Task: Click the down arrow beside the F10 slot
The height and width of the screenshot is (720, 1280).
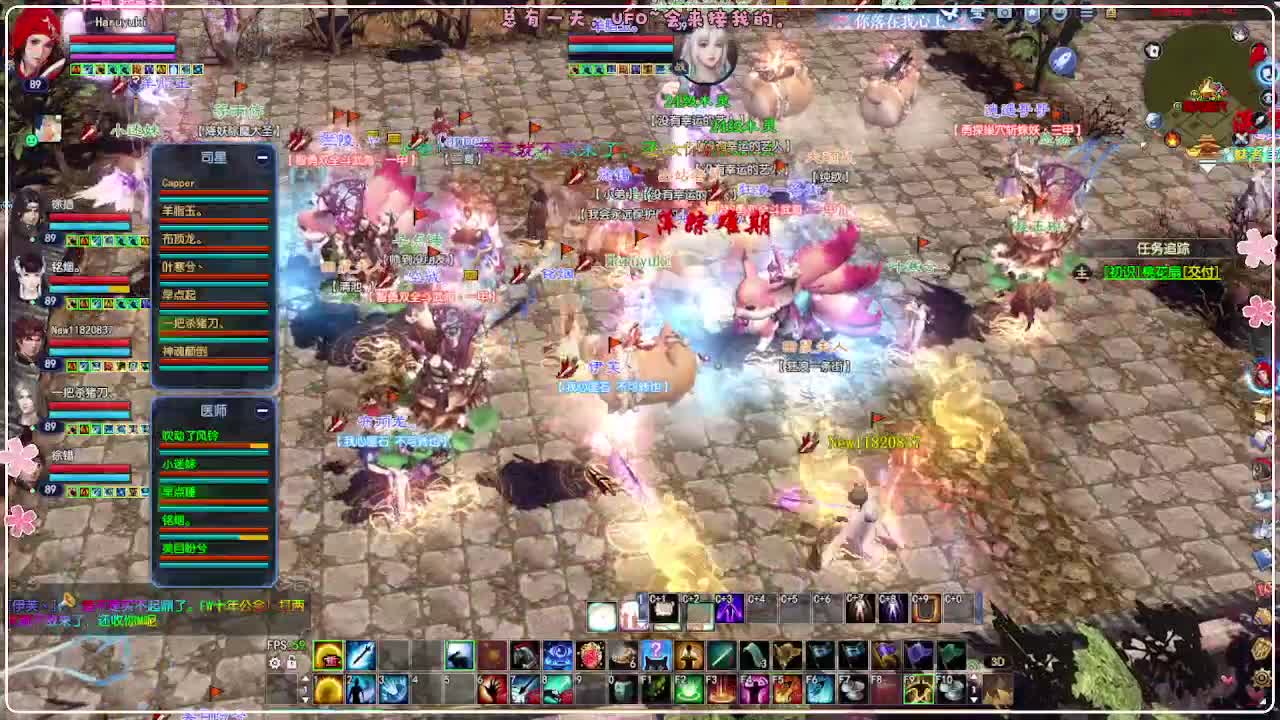Action: click(x=973, y=700)
